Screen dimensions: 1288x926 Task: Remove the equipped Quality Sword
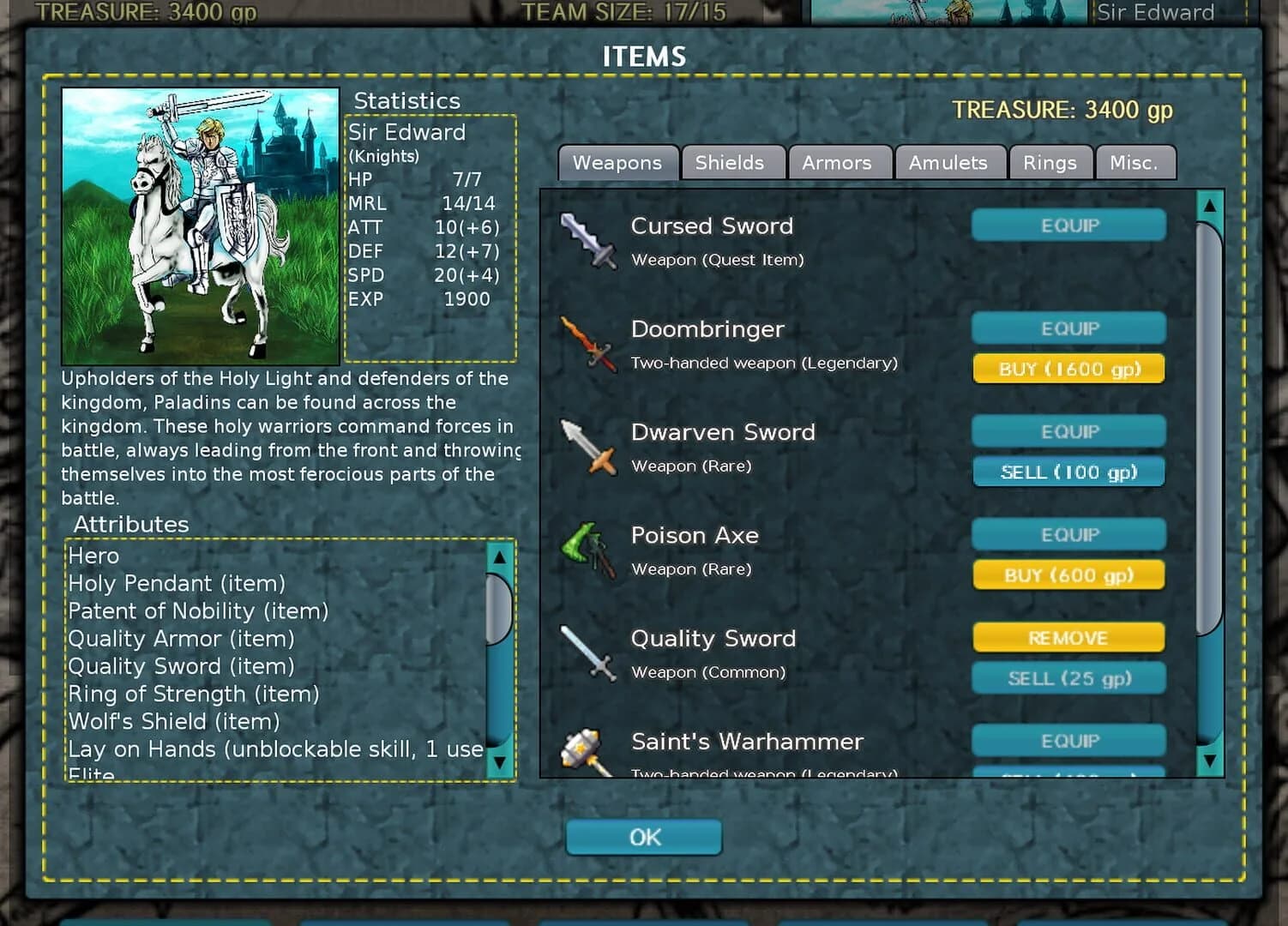pos(1068,637)
